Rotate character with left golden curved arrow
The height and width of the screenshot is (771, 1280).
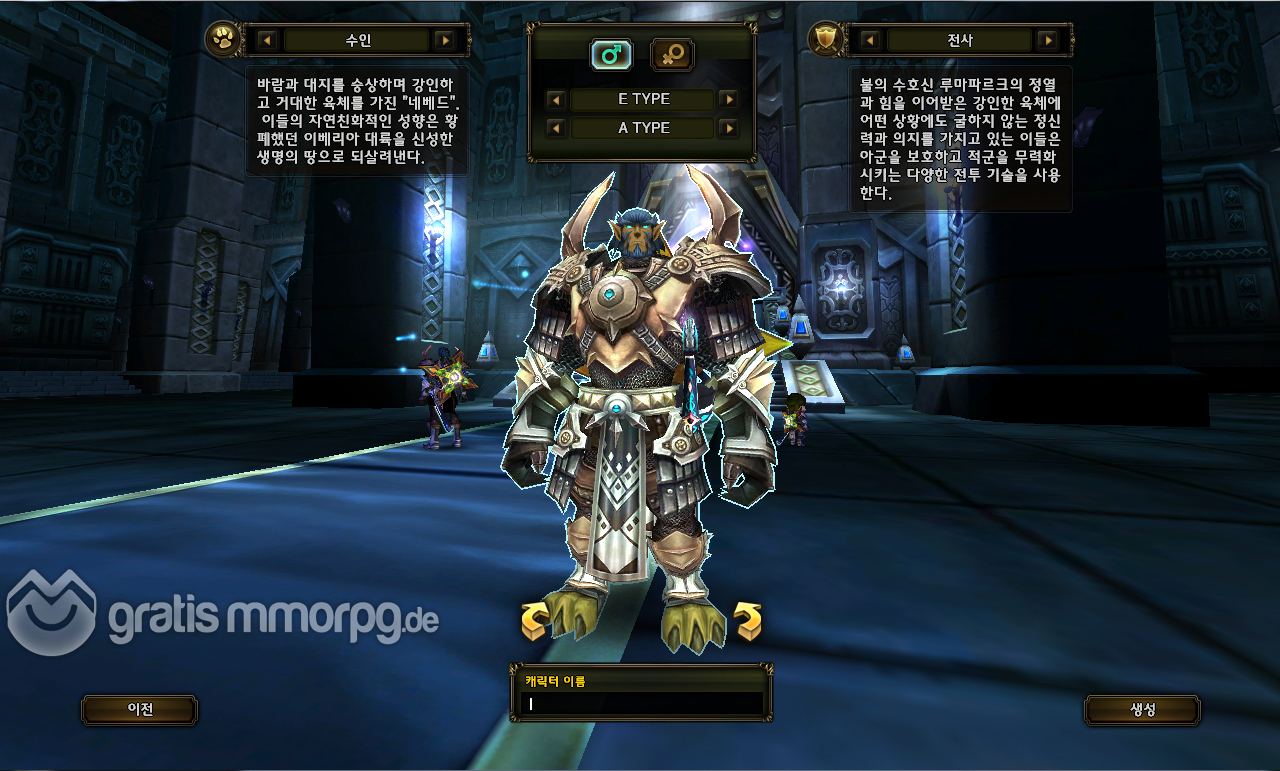pos(535,621)
